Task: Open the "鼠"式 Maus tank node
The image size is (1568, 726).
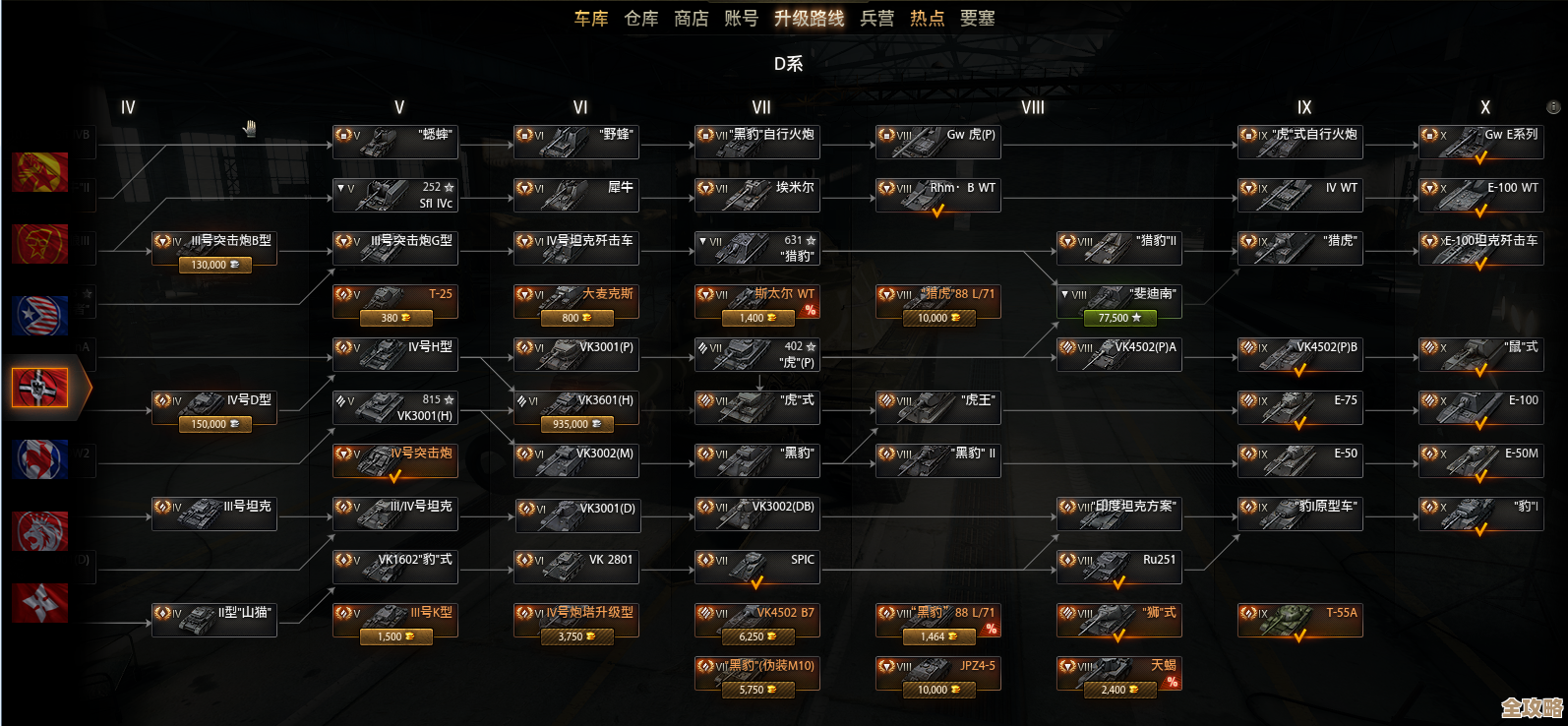Action: point(1480,353)
